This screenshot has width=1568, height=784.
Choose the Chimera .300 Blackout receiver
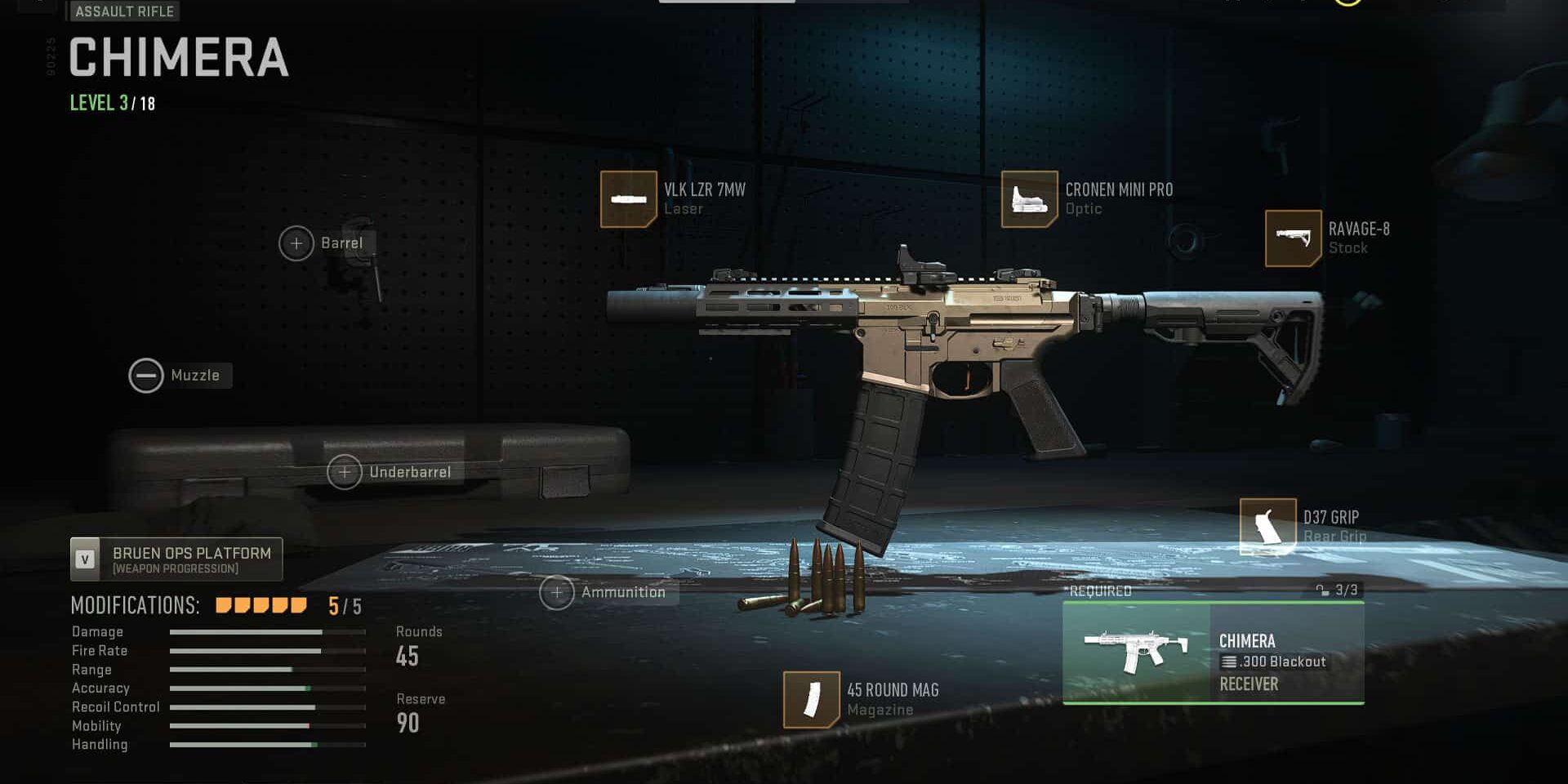pyautogui.click(x=1213, y=653)
